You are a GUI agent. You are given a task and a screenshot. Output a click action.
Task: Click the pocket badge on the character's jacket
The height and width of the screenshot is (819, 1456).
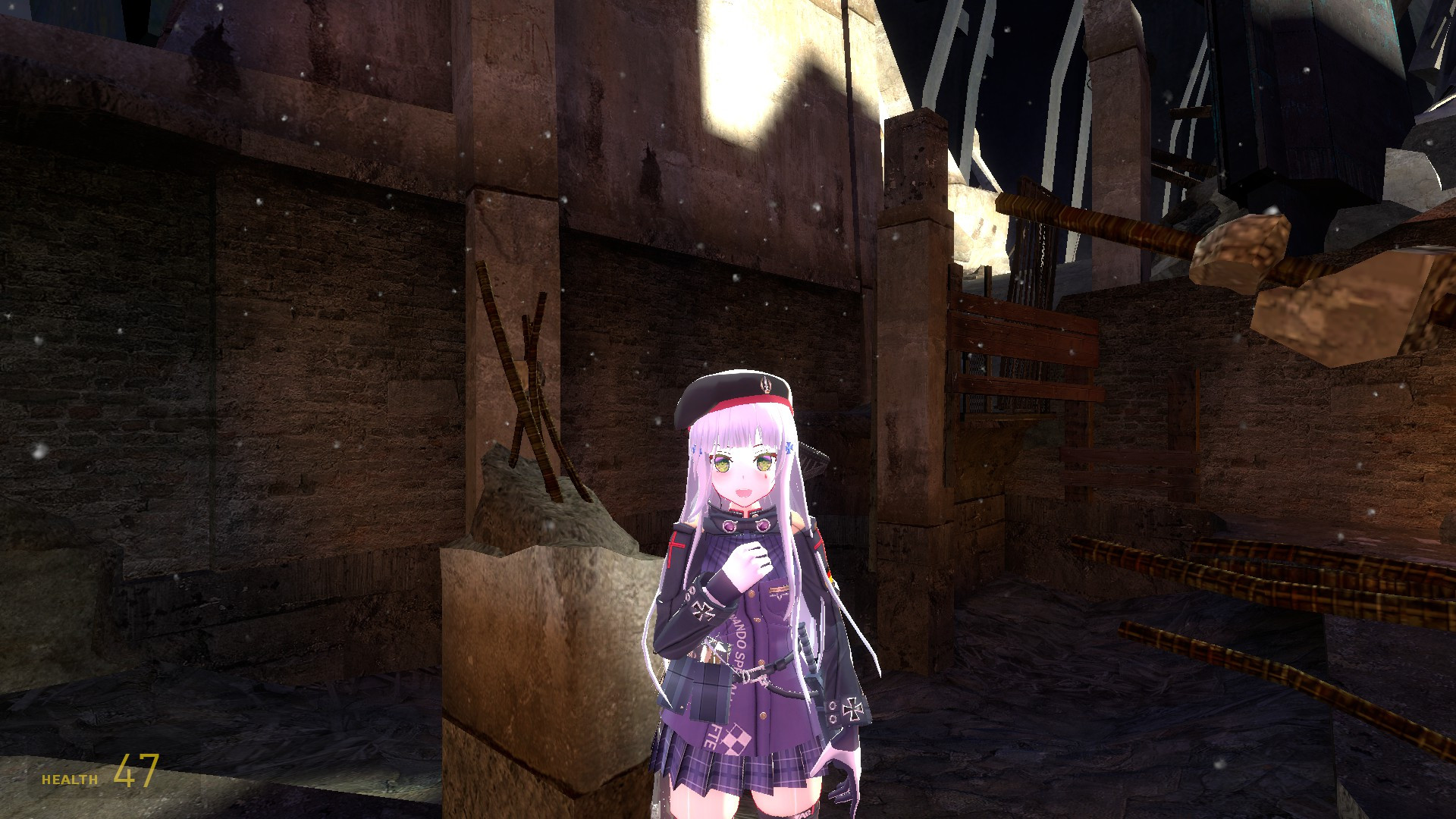(x=778, y=591)
